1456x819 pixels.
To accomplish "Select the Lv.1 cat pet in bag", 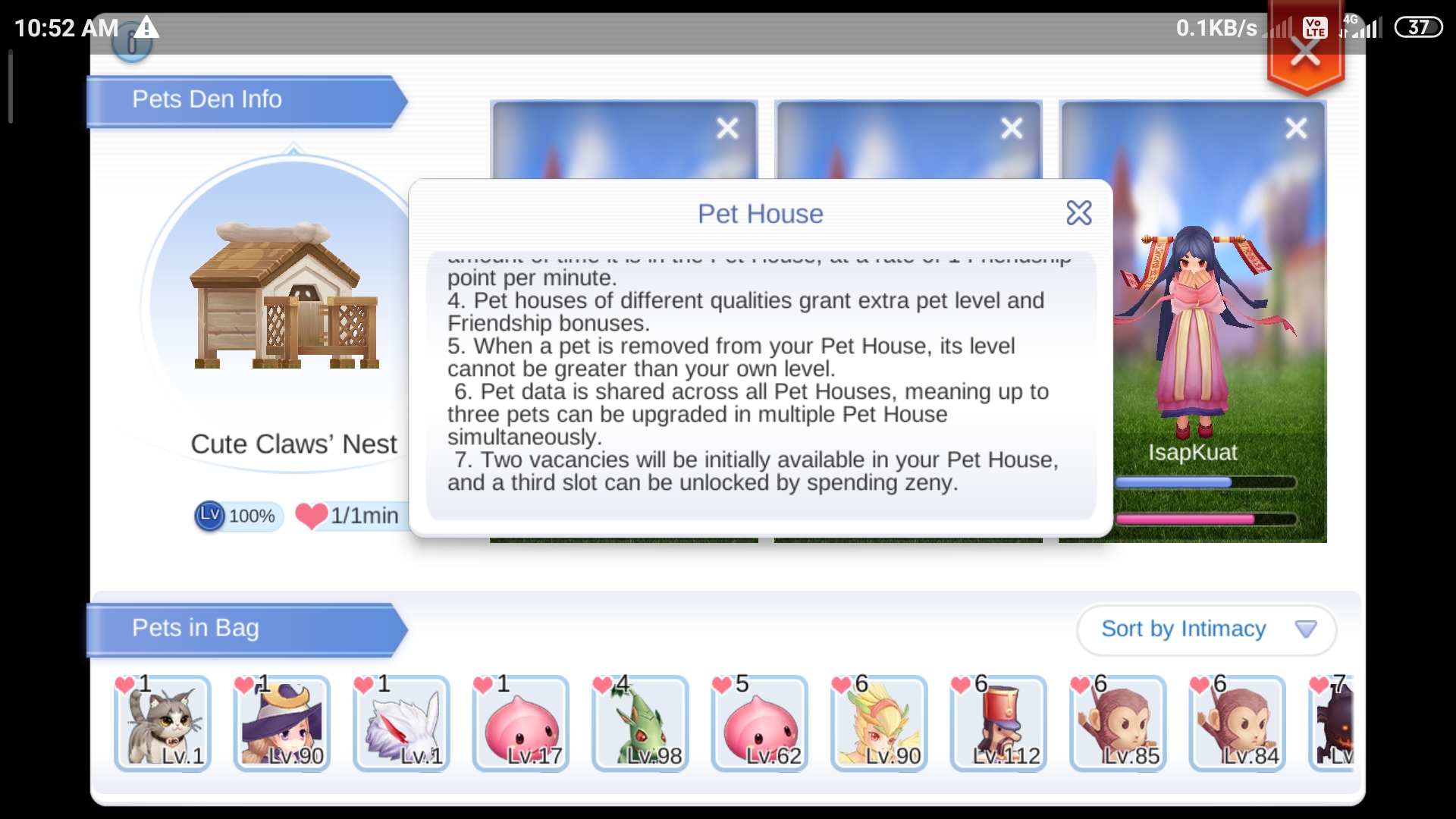I will 162,724.
